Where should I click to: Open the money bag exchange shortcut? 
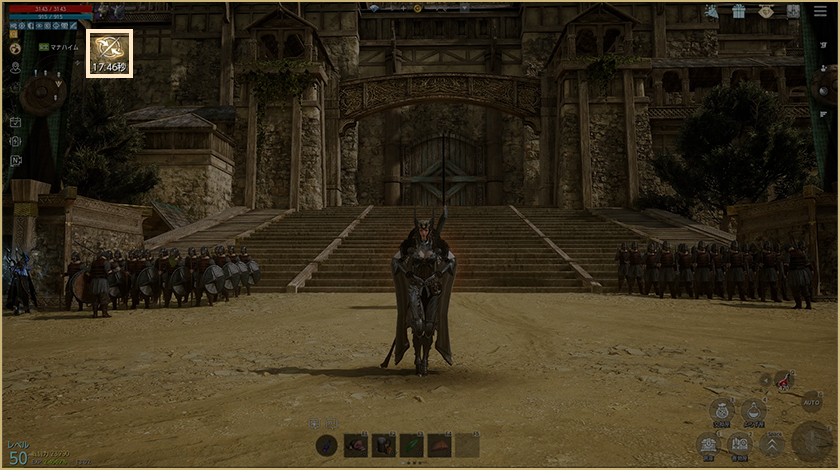(722, 410)
